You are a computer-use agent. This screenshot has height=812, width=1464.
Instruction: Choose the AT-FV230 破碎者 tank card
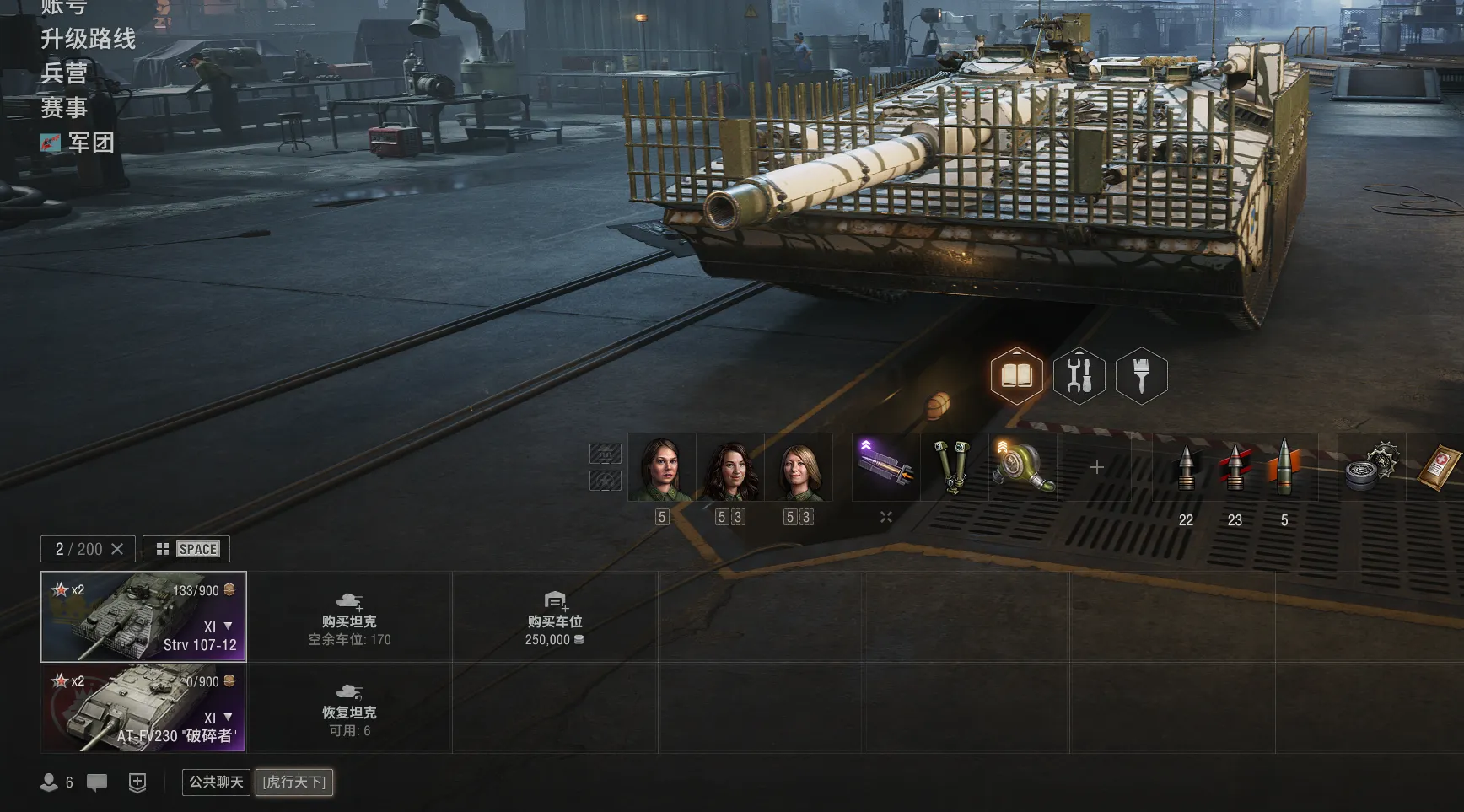pyautogui.click(x=143, y=707)
